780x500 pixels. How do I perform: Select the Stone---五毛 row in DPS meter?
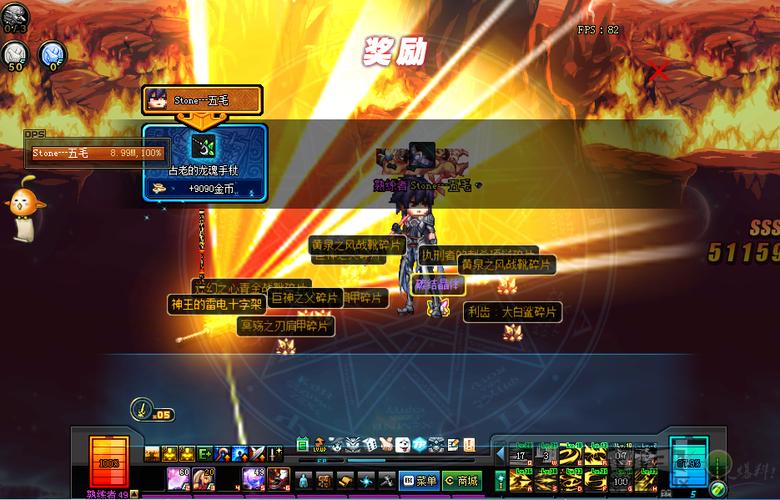tap(96, 153)
